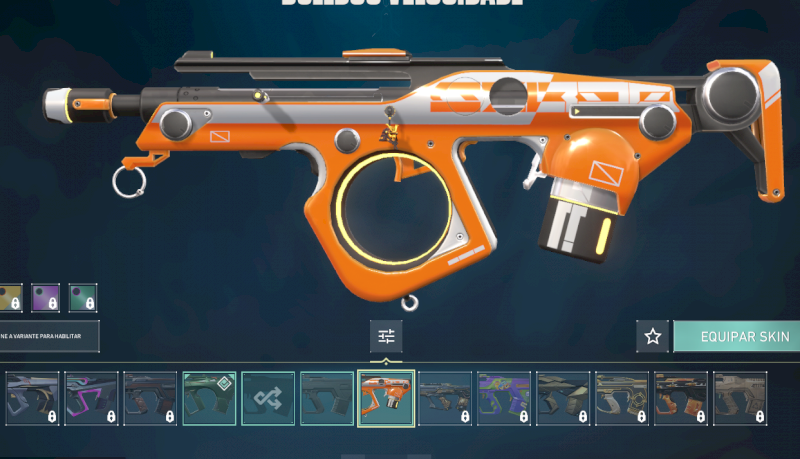This screenshot has width=800, height=459.
Task: Select the locked pink-outlined skin thumbnail
Action: point(91,398)
